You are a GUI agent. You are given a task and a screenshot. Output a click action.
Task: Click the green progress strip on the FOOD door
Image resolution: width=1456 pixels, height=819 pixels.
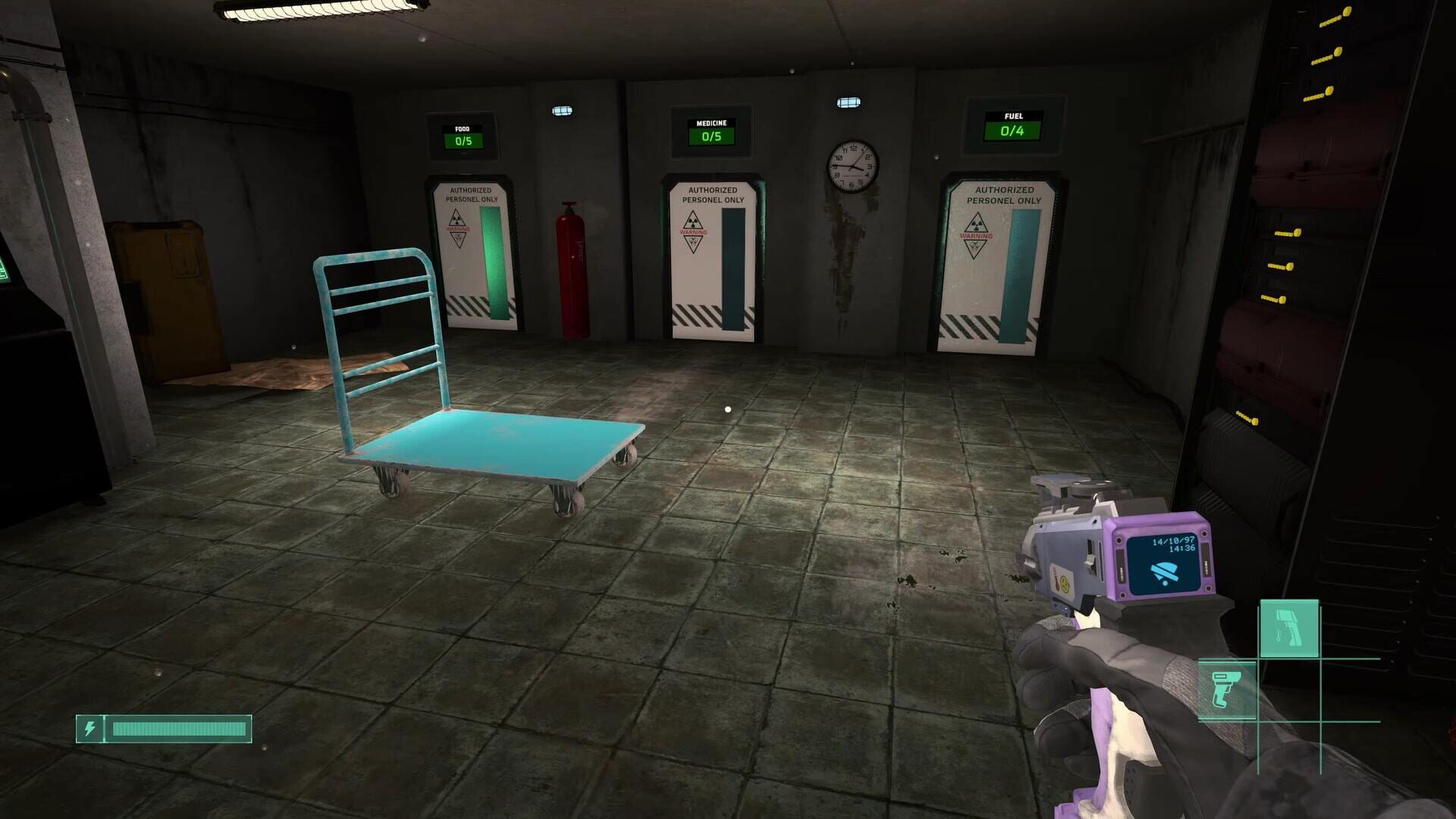pyautogui.click(x=495, y=261)
